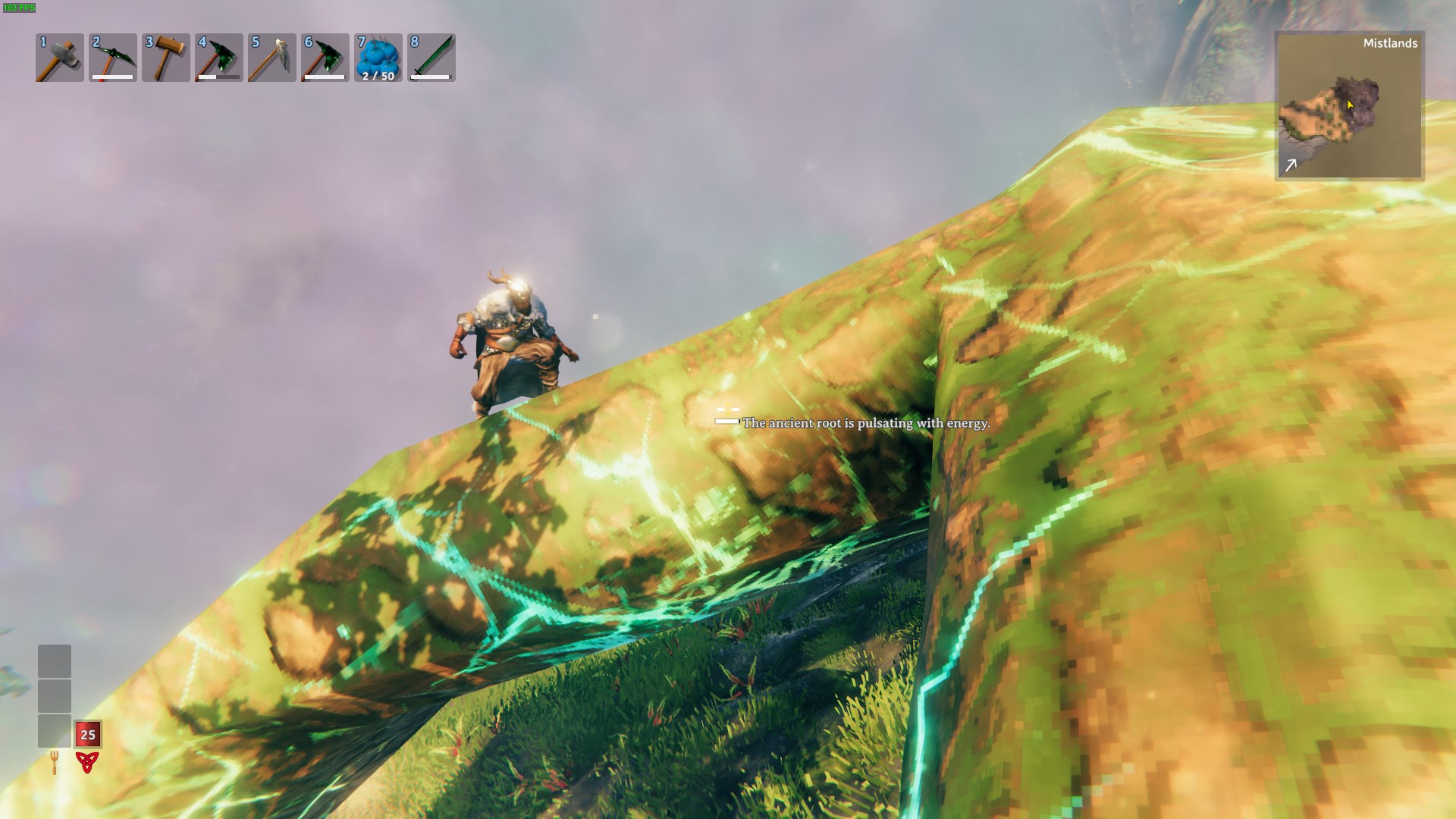This screenshot has width=1456, height=819.
Task: Open the Mistlands minimap
Action: click(x=1349, y=106)
